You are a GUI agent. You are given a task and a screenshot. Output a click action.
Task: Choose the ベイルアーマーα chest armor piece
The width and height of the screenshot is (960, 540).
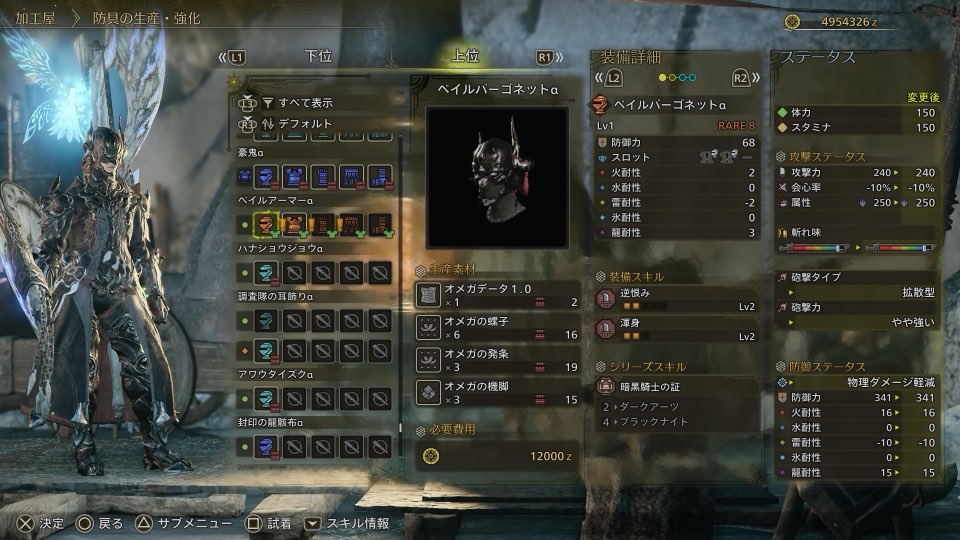295,223
